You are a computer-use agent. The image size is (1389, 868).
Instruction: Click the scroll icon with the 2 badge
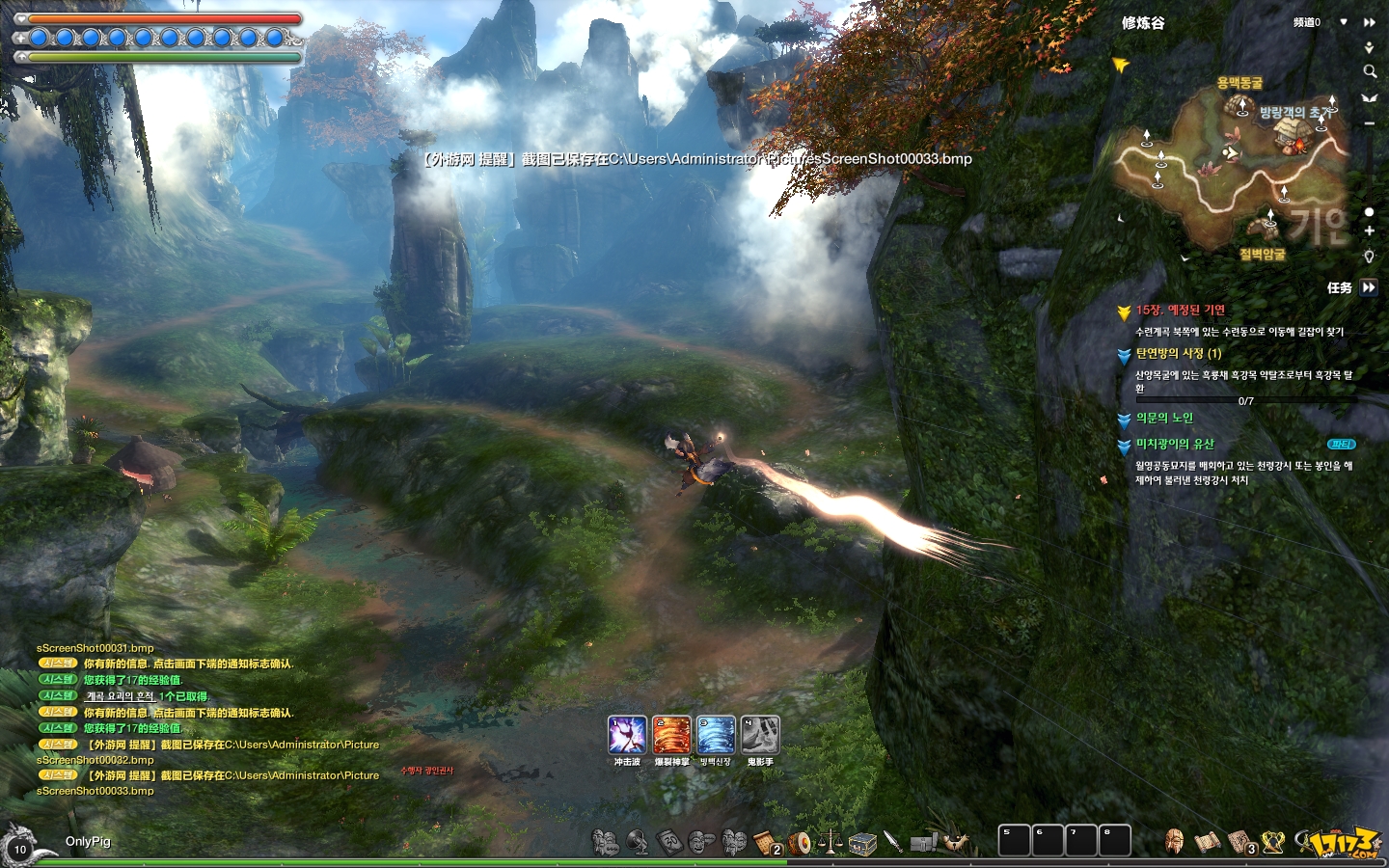767,843
